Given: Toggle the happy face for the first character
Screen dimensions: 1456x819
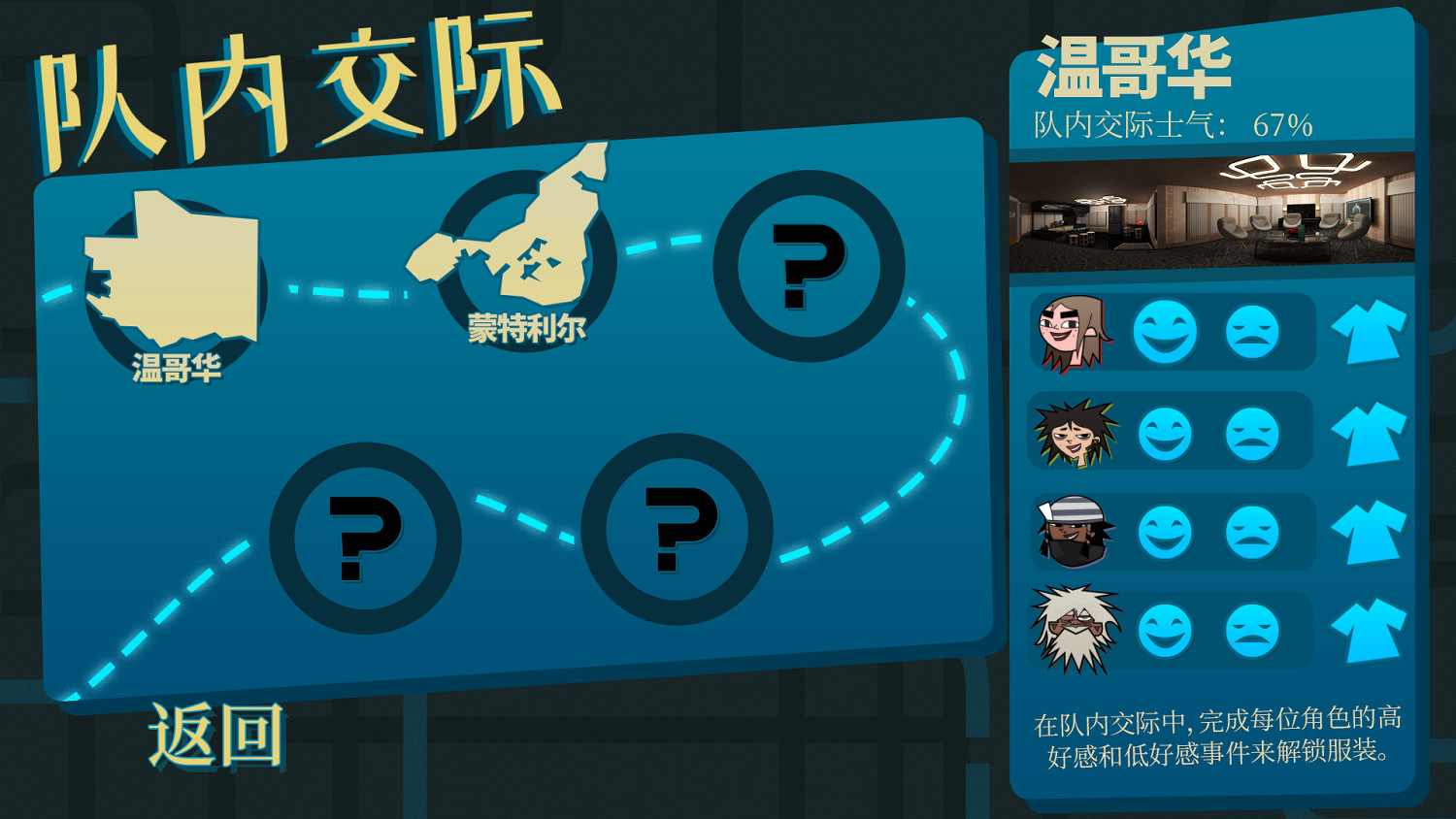Looking at the screenshot, I should pyautogui.click(x=1167, y=333).
